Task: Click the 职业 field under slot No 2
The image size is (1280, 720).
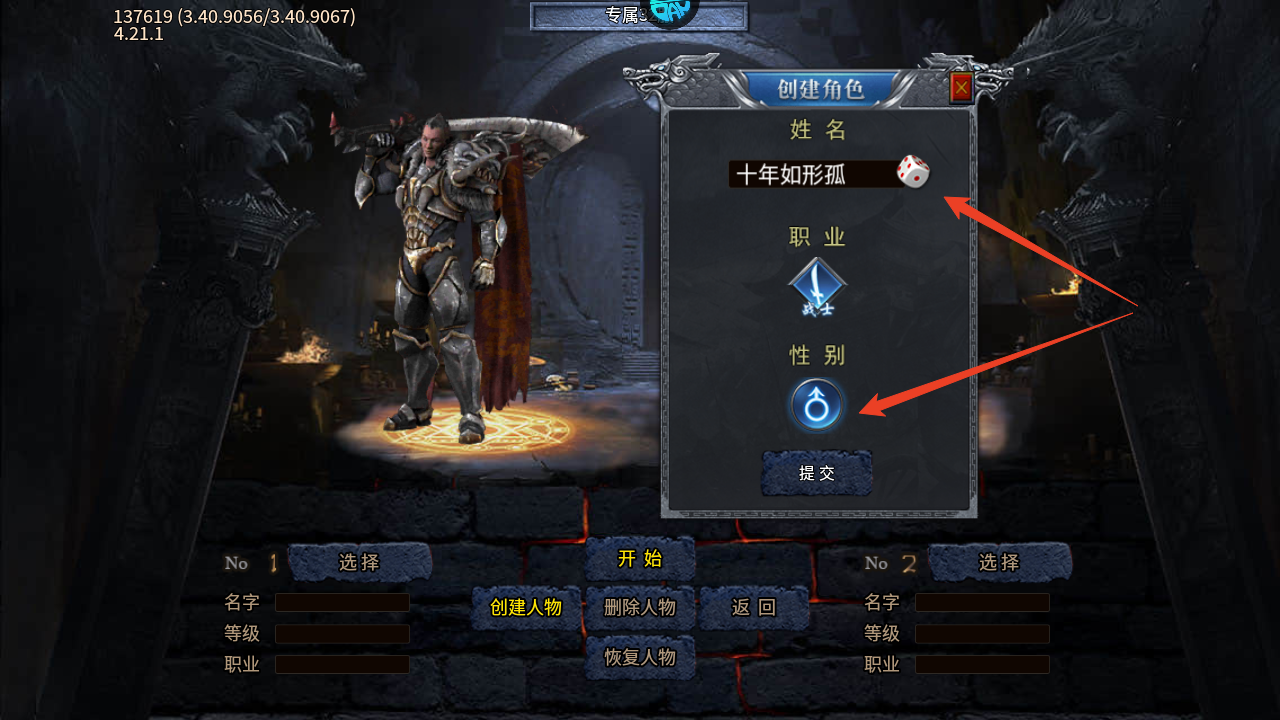Action: tap(982, 664)
